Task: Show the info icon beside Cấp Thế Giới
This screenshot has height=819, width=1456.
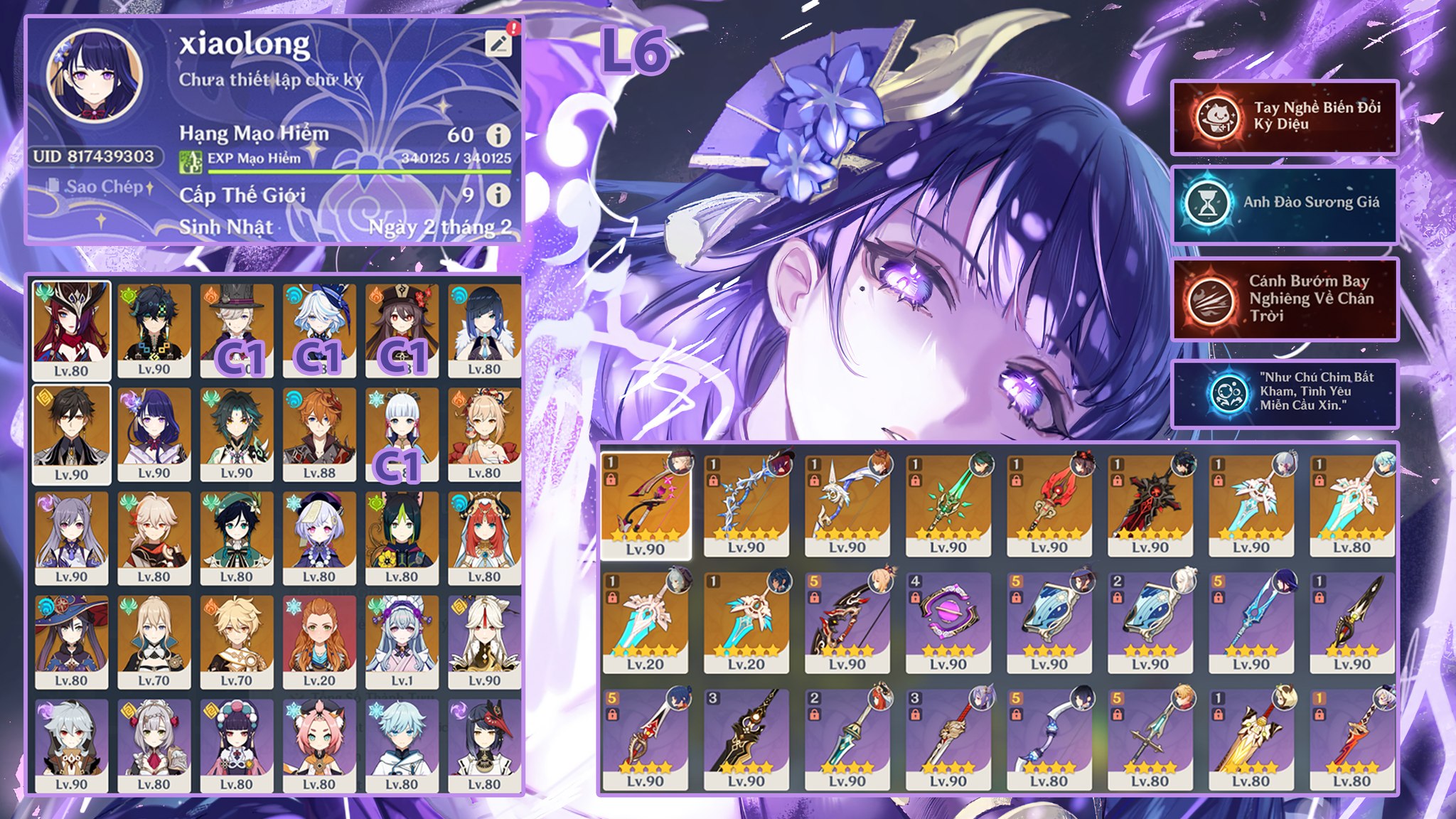Action: 498,195
